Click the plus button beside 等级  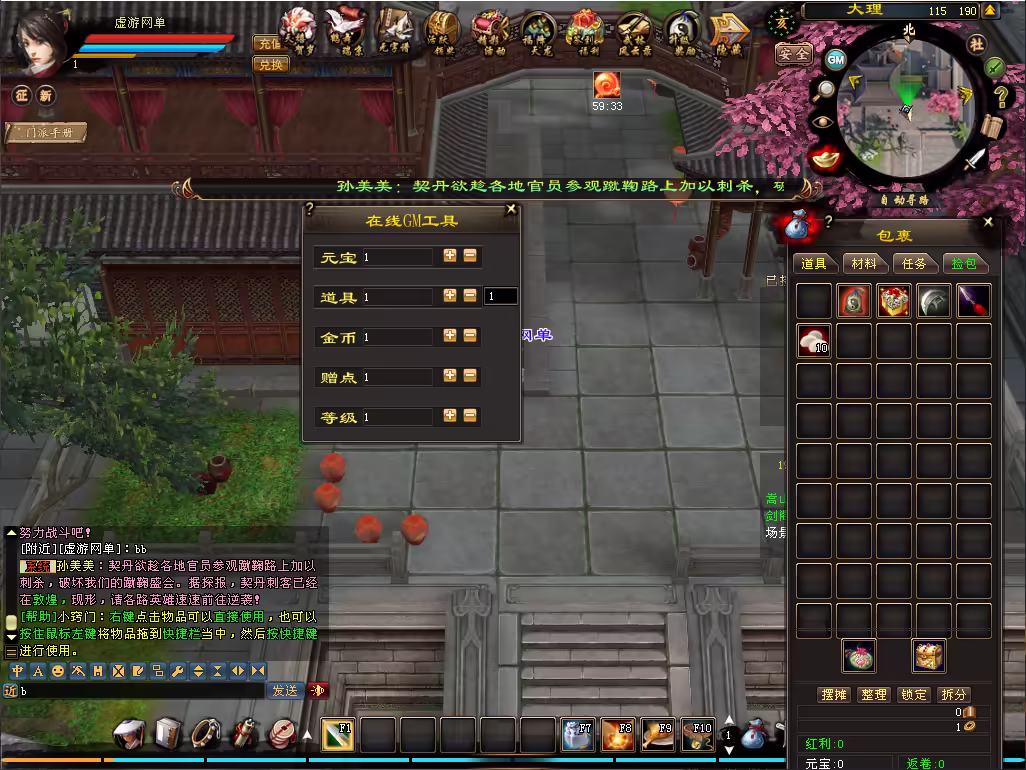pyautogui.click(x=450, y=416)
